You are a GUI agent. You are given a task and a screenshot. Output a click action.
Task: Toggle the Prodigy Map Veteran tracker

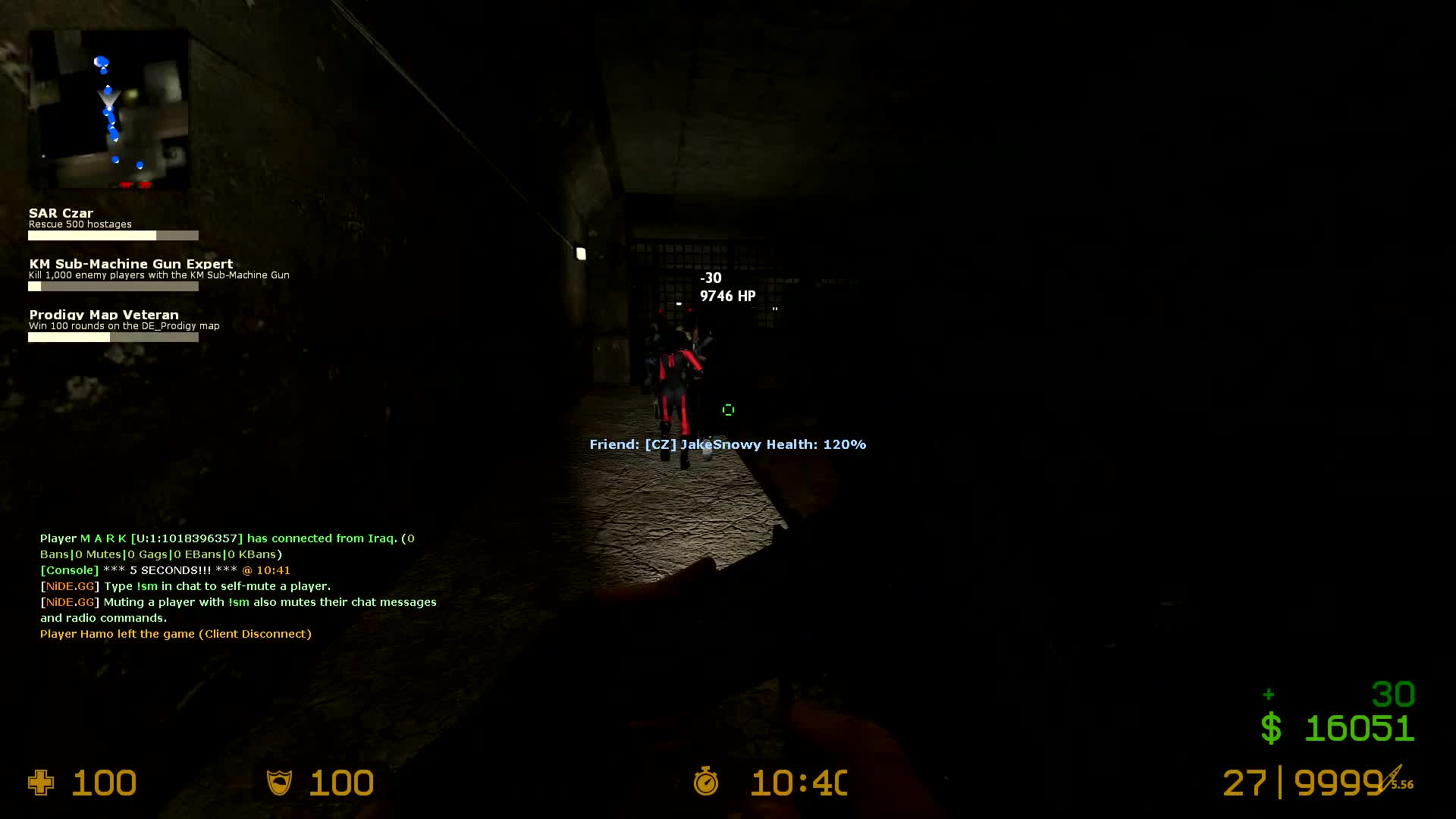(103, 314)
